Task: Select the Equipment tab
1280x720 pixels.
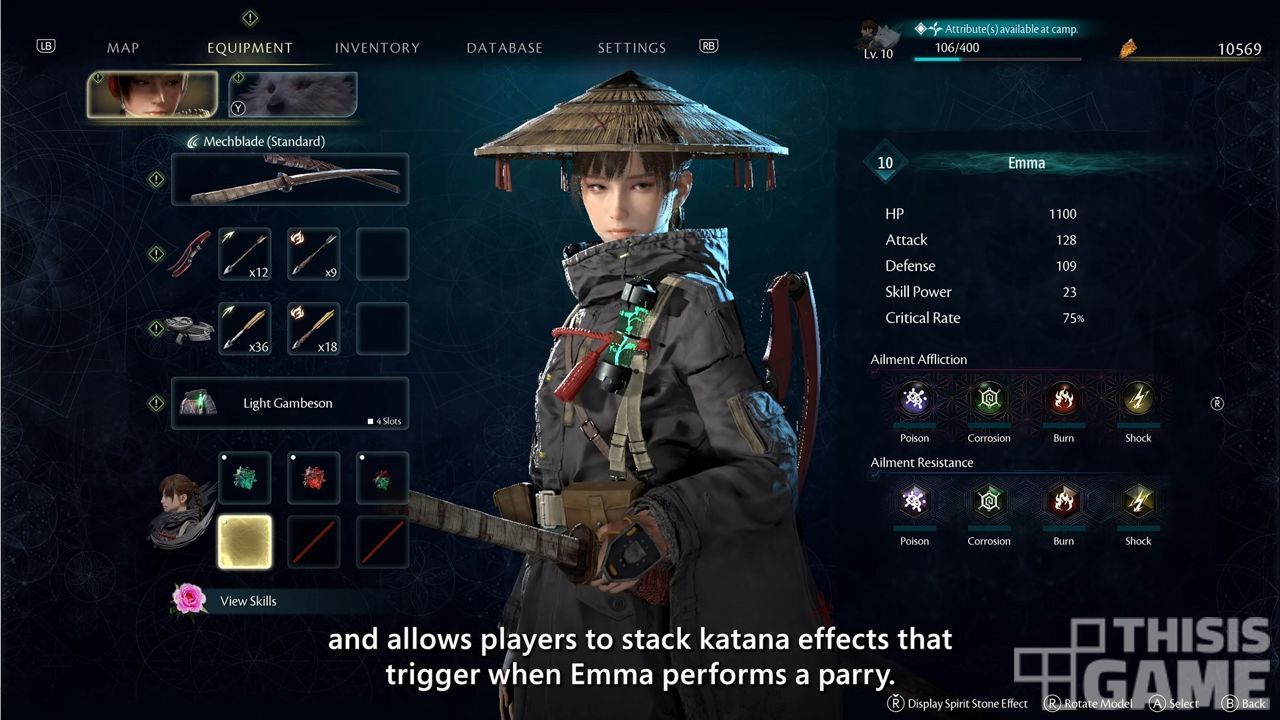Action: pos(250,48)
